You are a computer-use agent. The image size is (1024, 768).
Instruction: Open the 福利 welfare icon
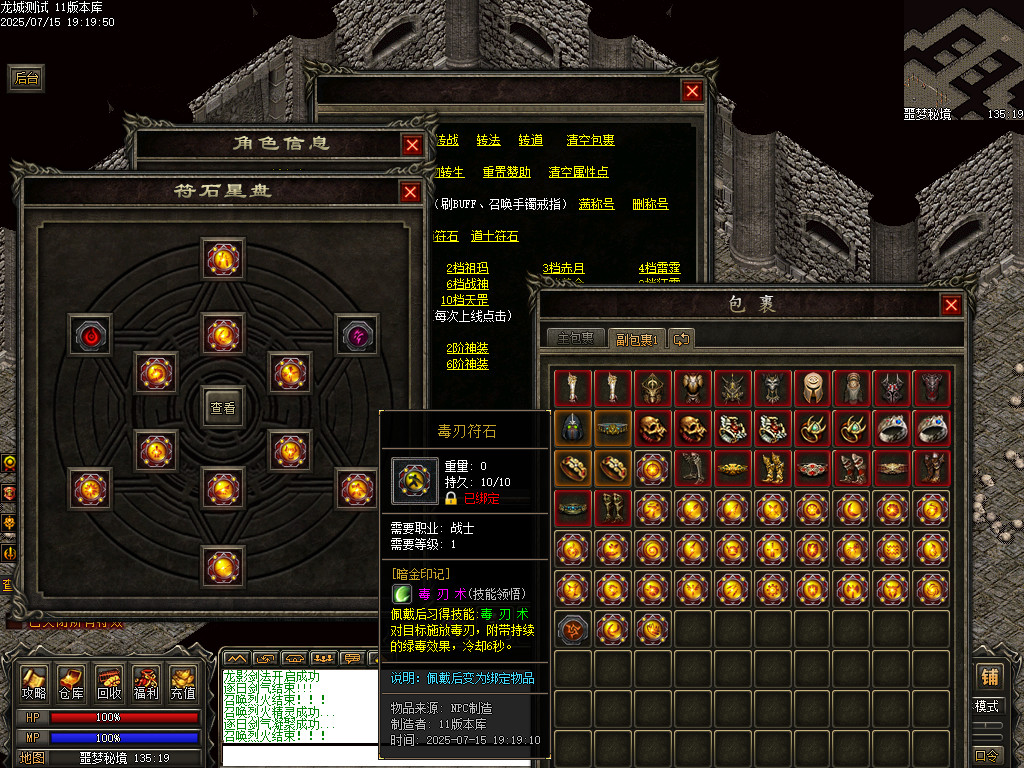[146, 683]
